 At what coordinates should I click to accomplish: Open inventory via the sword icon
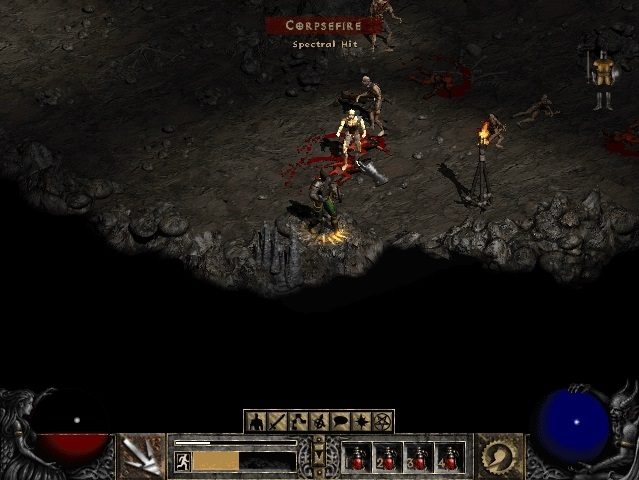(277, 421)
